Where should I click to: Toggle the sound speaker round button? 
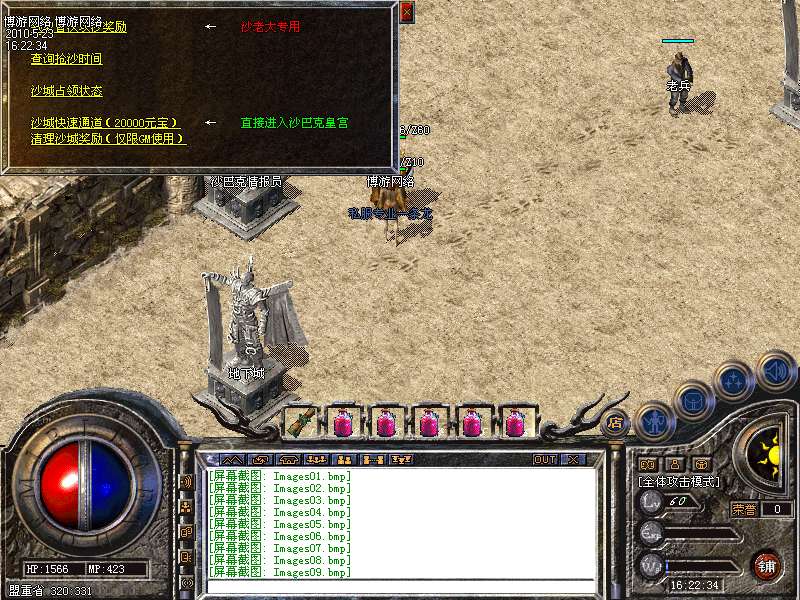pyautogui.click(x=775, y=369)
